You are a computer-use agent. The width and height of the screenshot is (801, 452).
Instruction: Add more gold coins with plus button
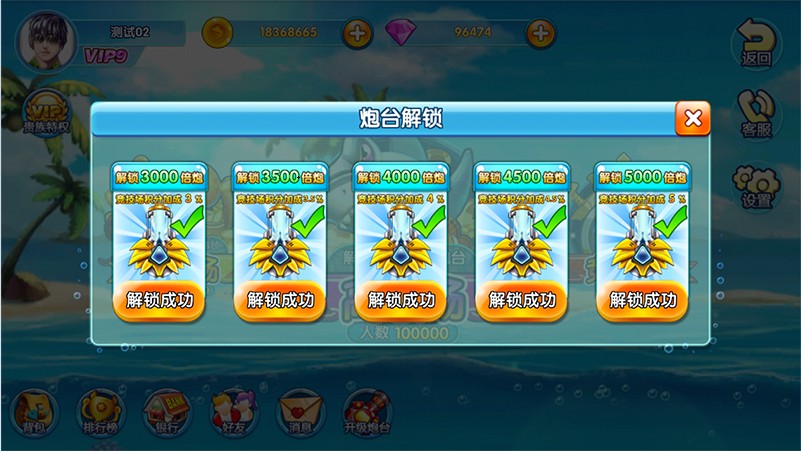point(357,33)
